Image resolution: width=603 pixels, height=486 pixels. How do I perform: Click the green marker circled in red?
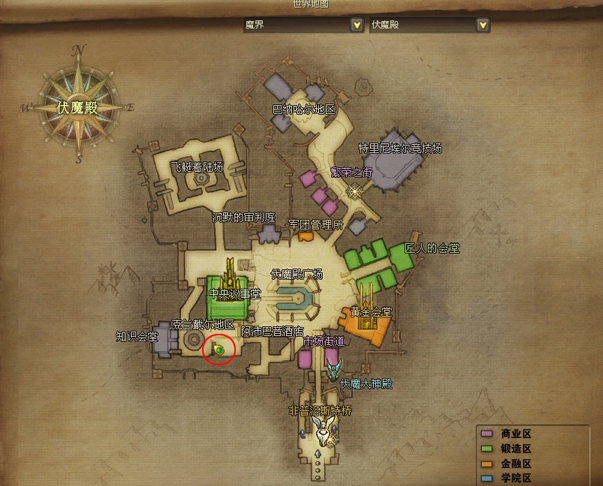(x=218, y=349)
